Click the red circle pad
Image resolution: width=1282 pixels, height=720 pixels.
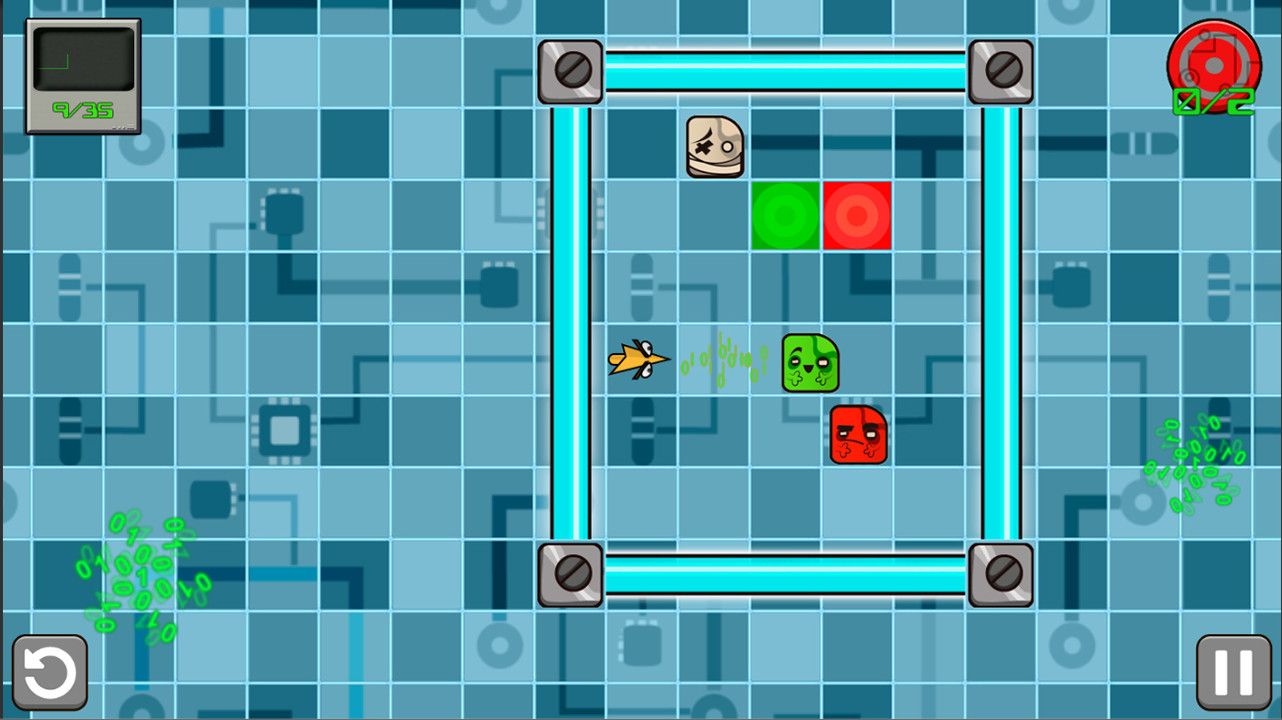[x=857, y=214]
